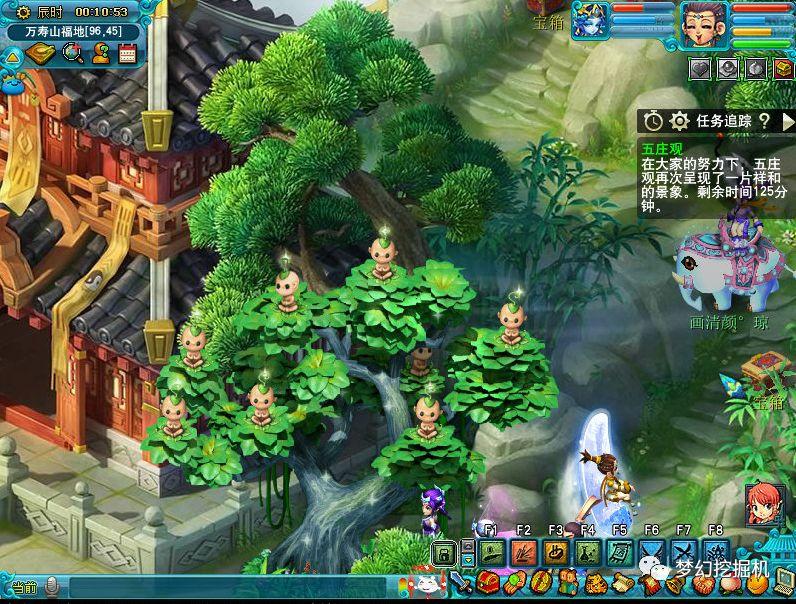Click the helper icon with the green question mark
Viewport: 796px width, 604px height.
100,53
